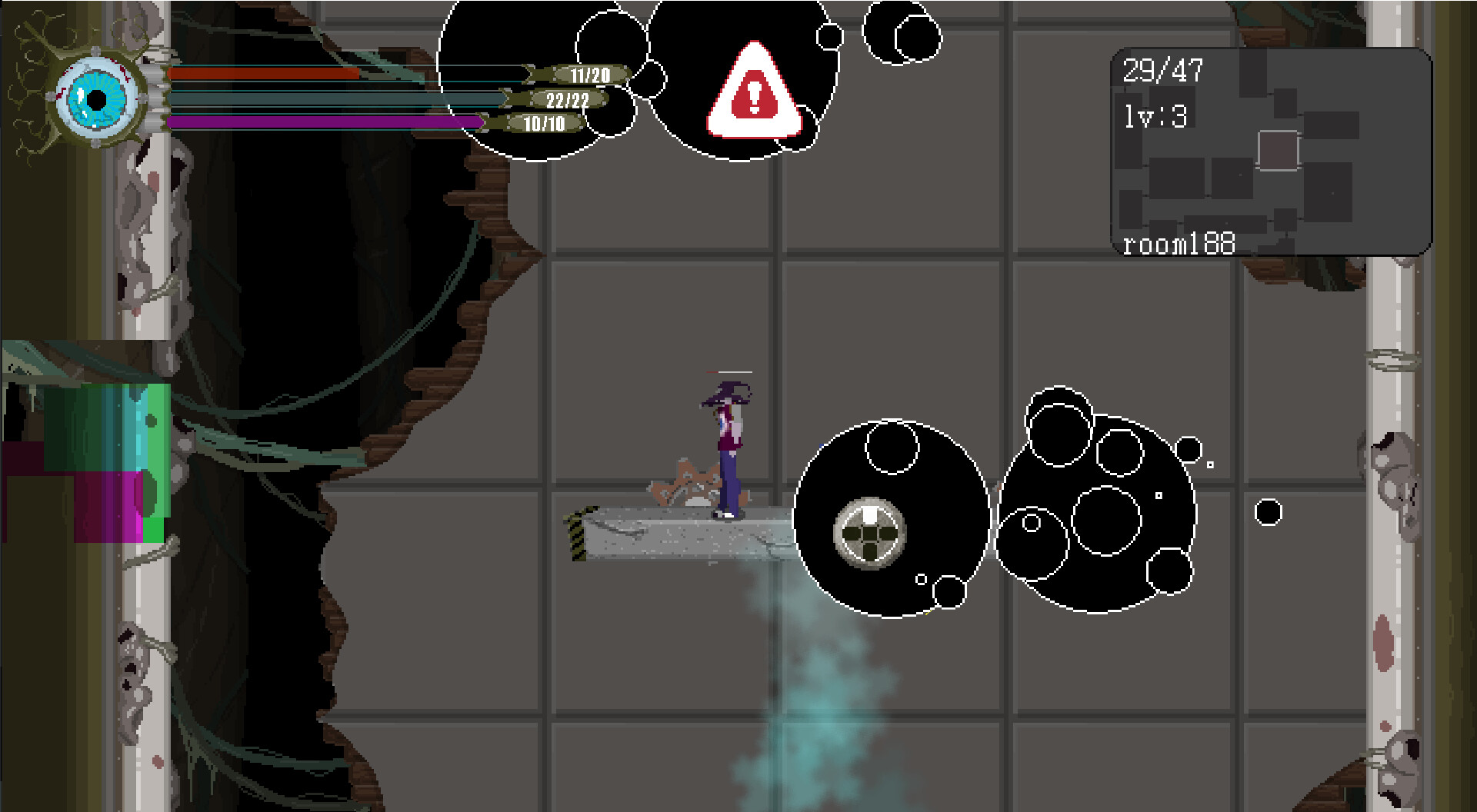Click the eyeball health indicator icon

click(x=96, y=98)
